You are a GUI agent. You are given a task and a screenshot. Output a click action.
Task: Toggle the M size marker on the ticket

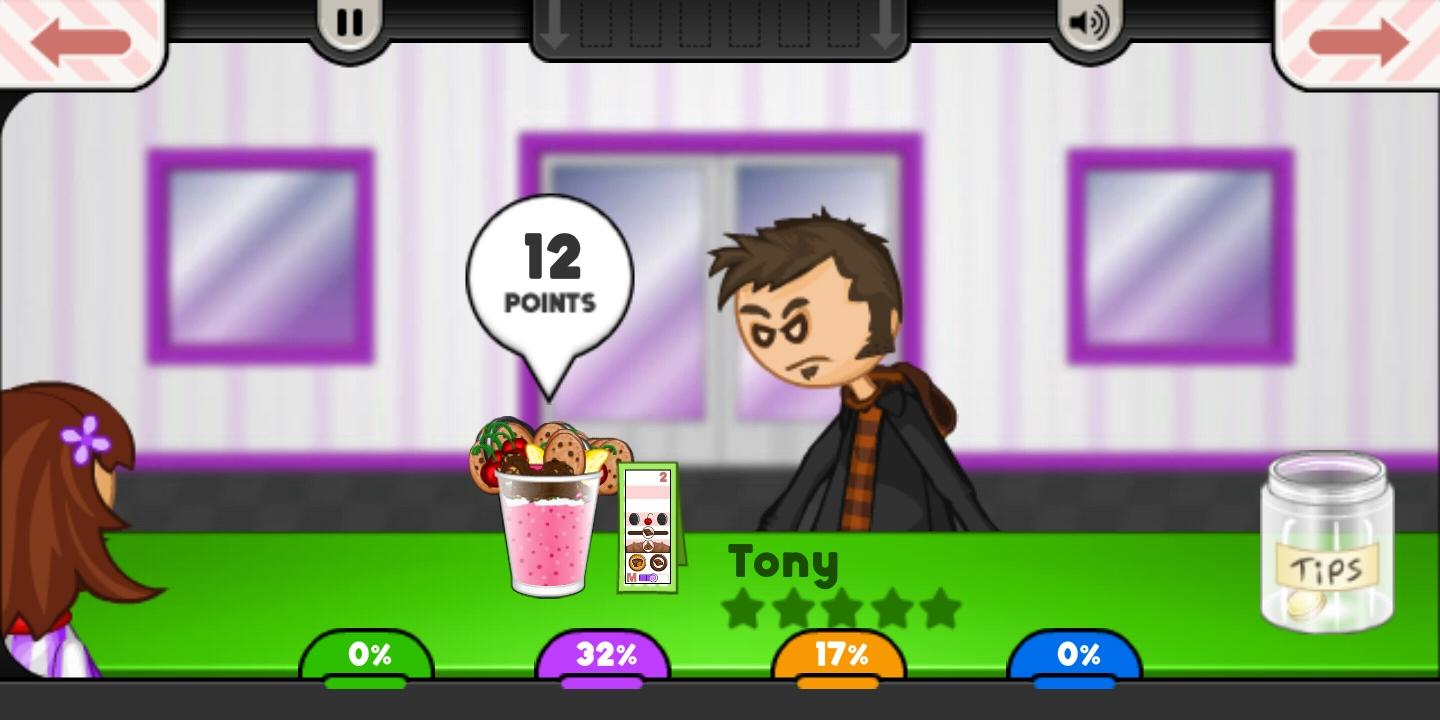tap(632, 577)
